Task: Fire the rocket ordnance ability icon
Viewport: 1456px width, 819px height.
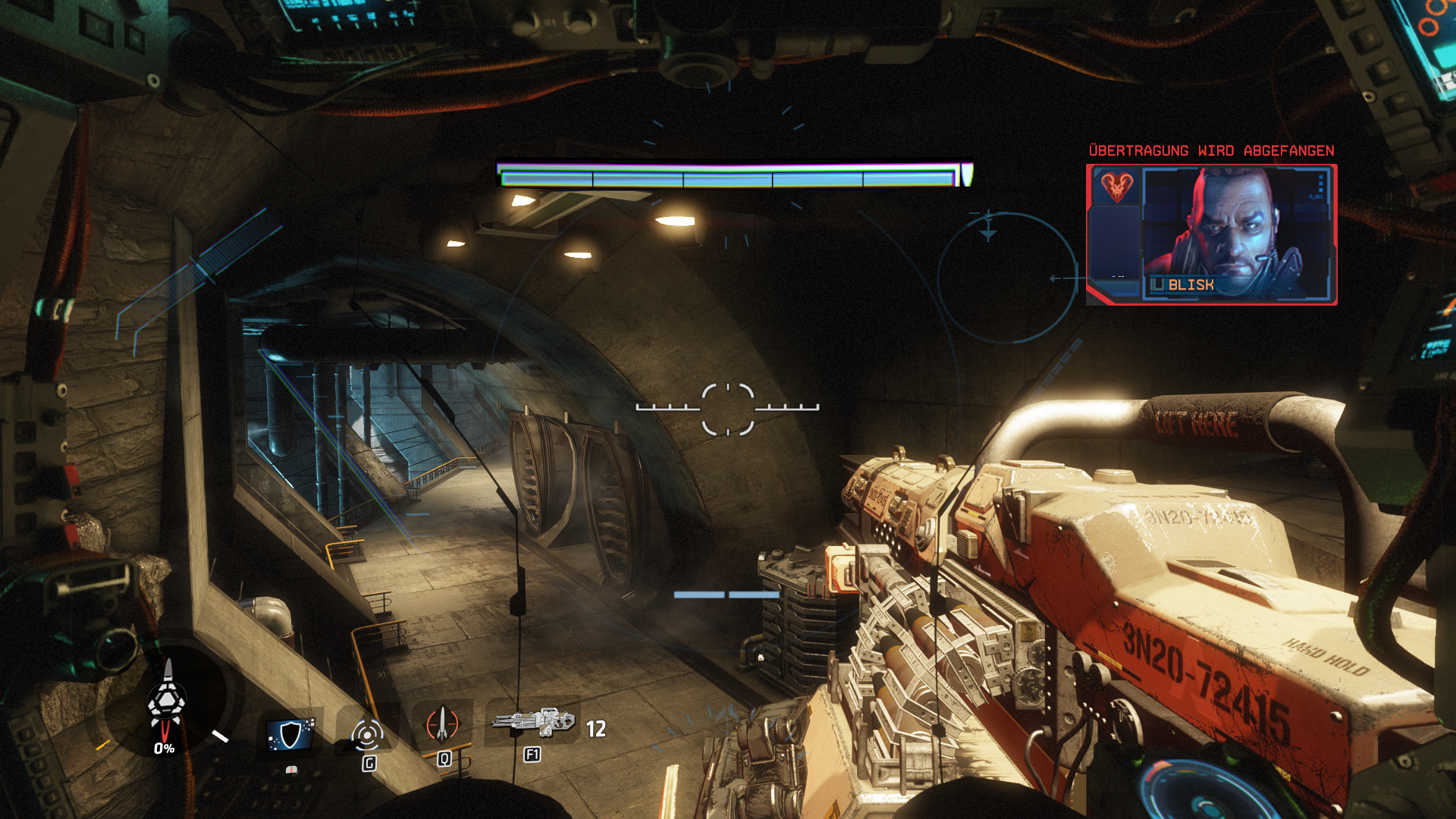Action: 442,724
